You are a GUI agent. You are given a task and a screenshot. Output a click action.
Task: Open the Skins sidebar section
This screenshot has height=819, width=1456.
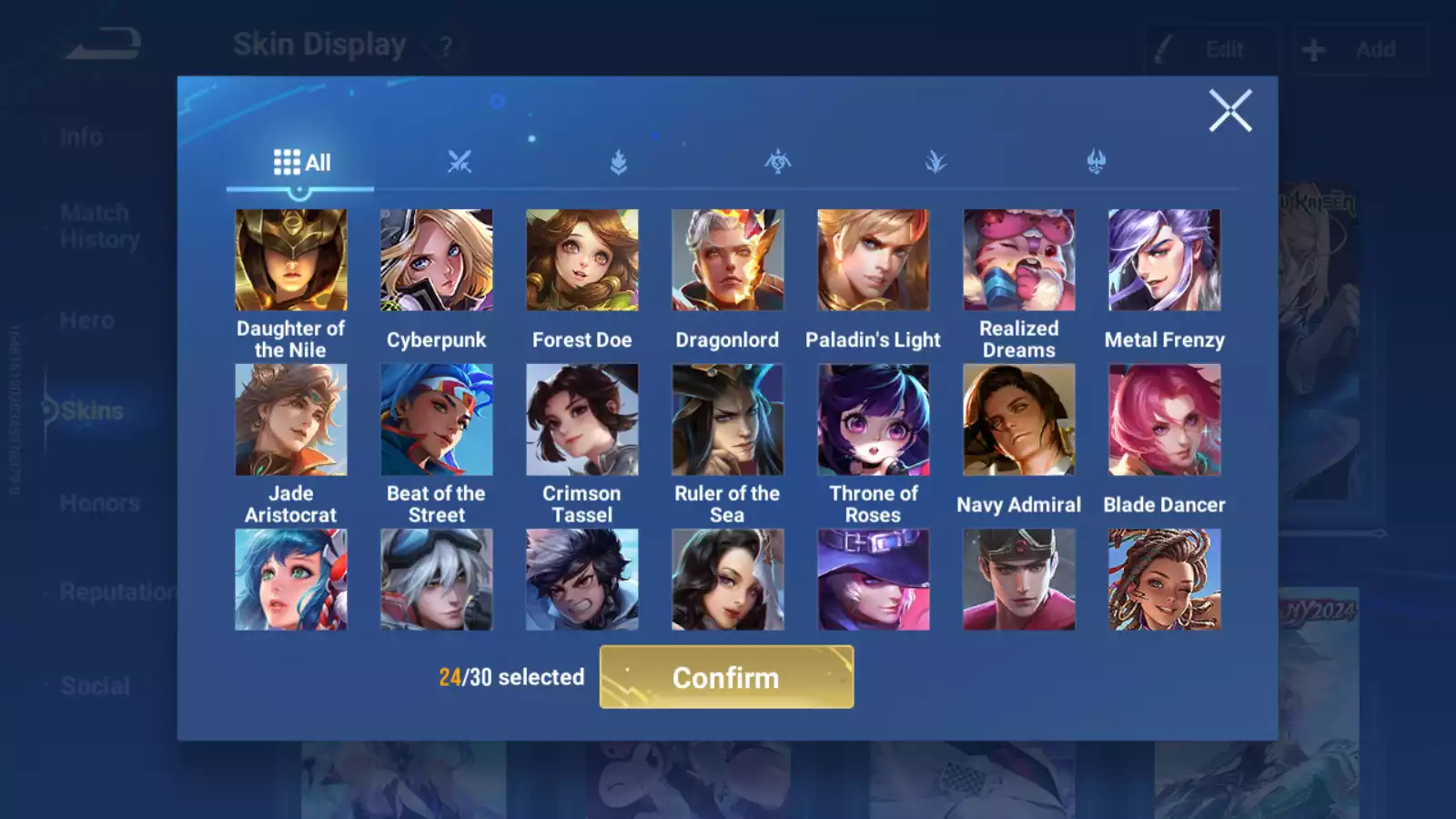pos(91,410)
